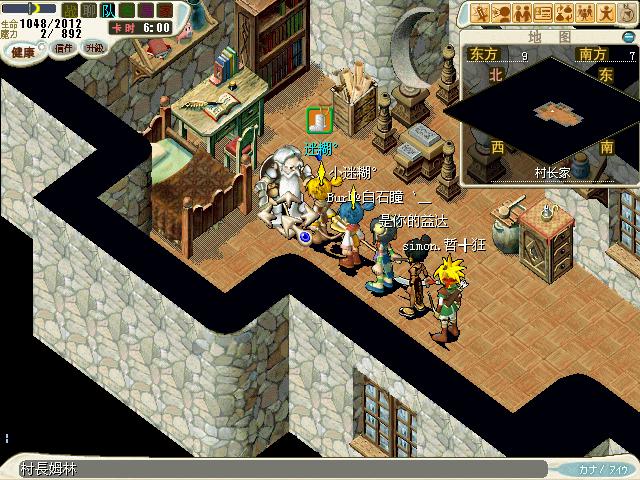
Task: Toggle the 聊 chat mode button
Action: [x=88, y=10]
